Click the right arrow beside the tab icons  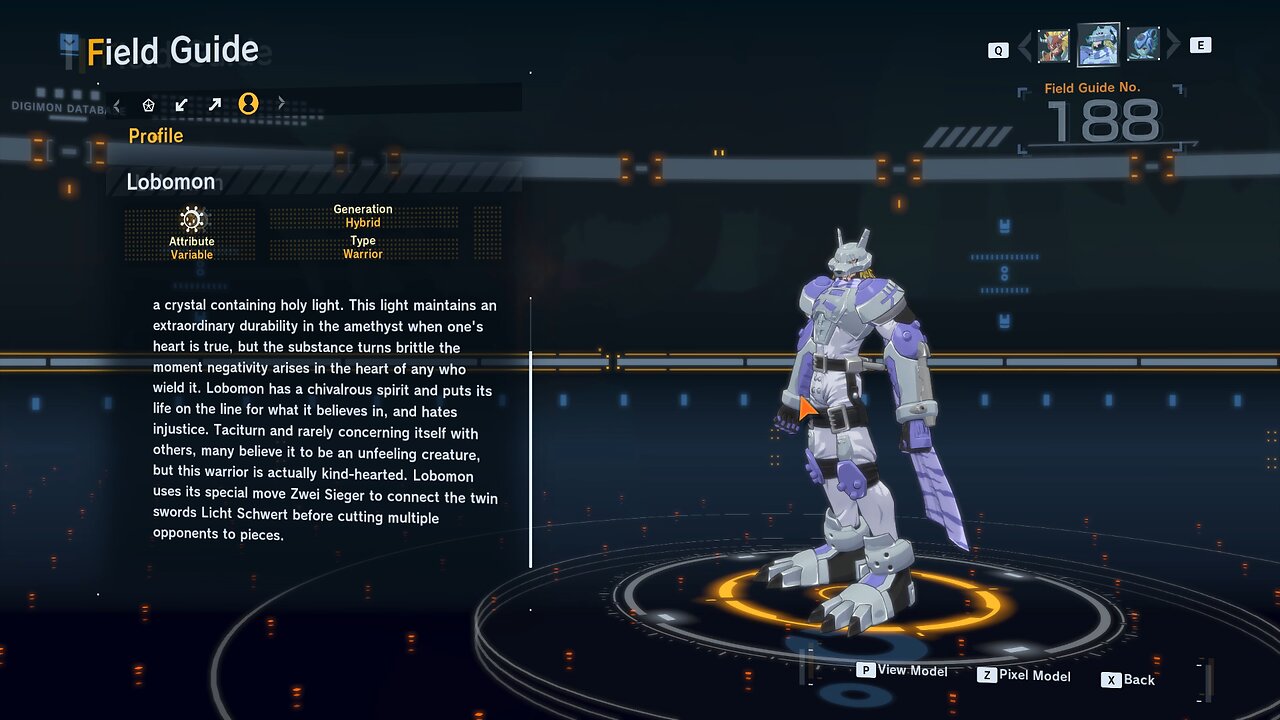(x=281, y=104)
